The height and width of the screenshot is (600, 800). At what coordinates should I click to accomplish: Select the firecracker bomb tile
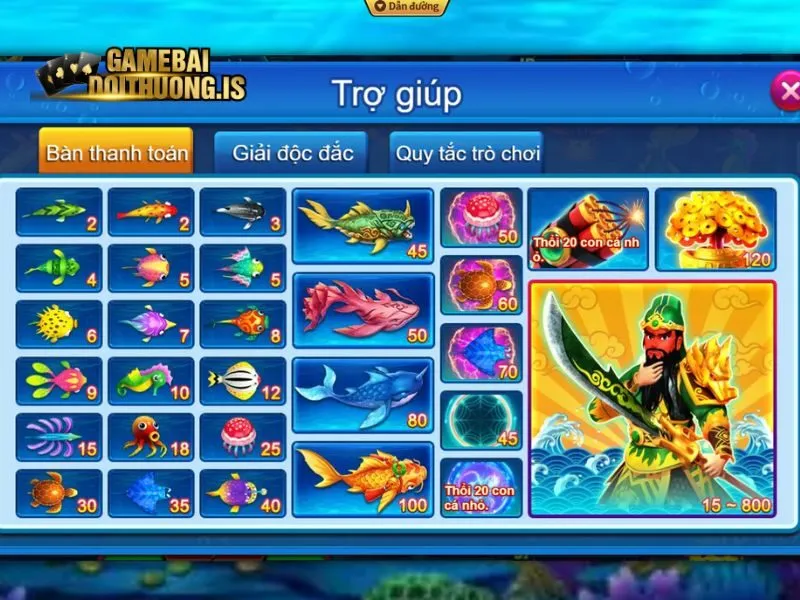(588, 229)
